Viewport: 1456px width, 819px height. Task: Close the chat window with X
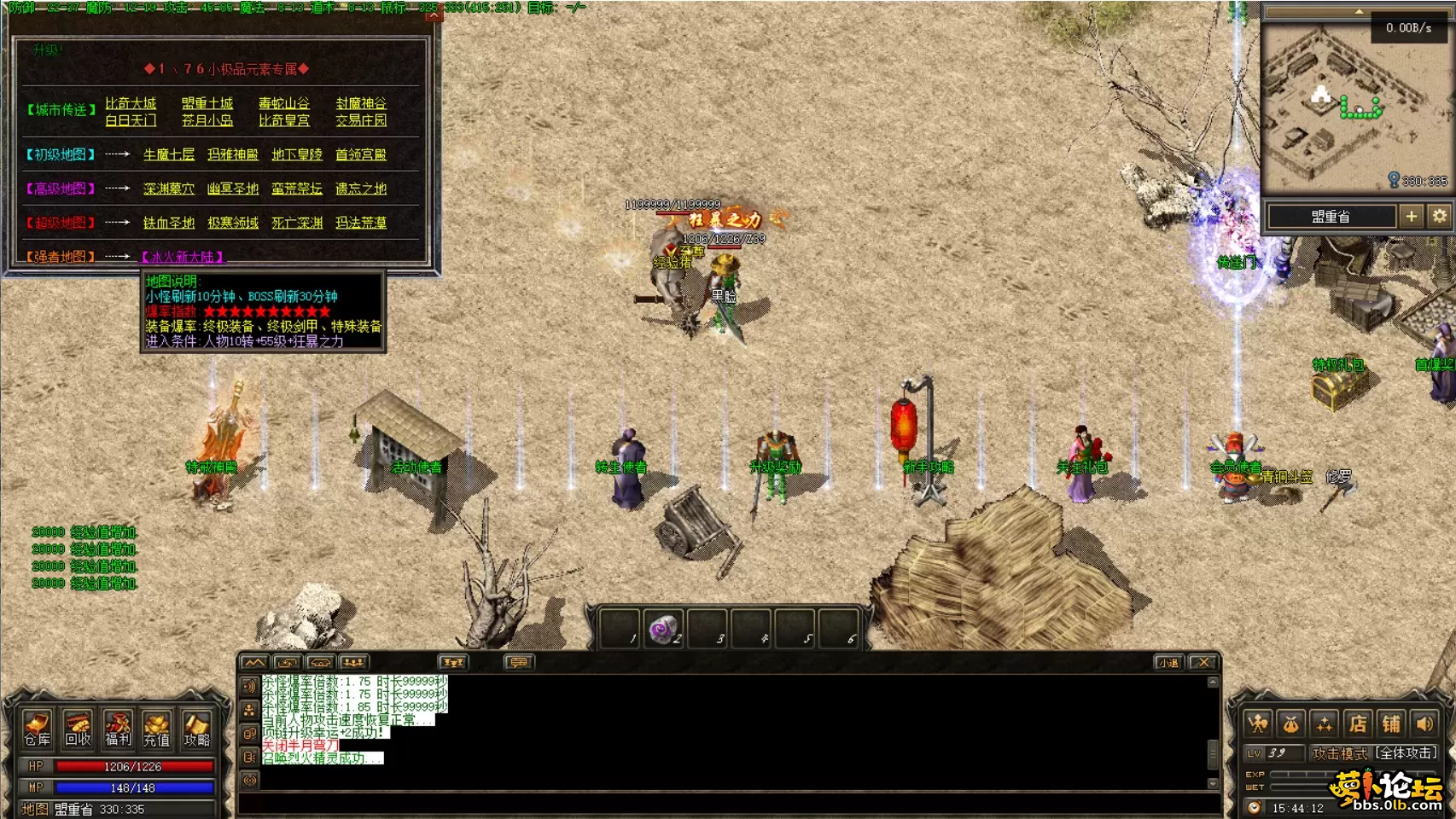1203,662
